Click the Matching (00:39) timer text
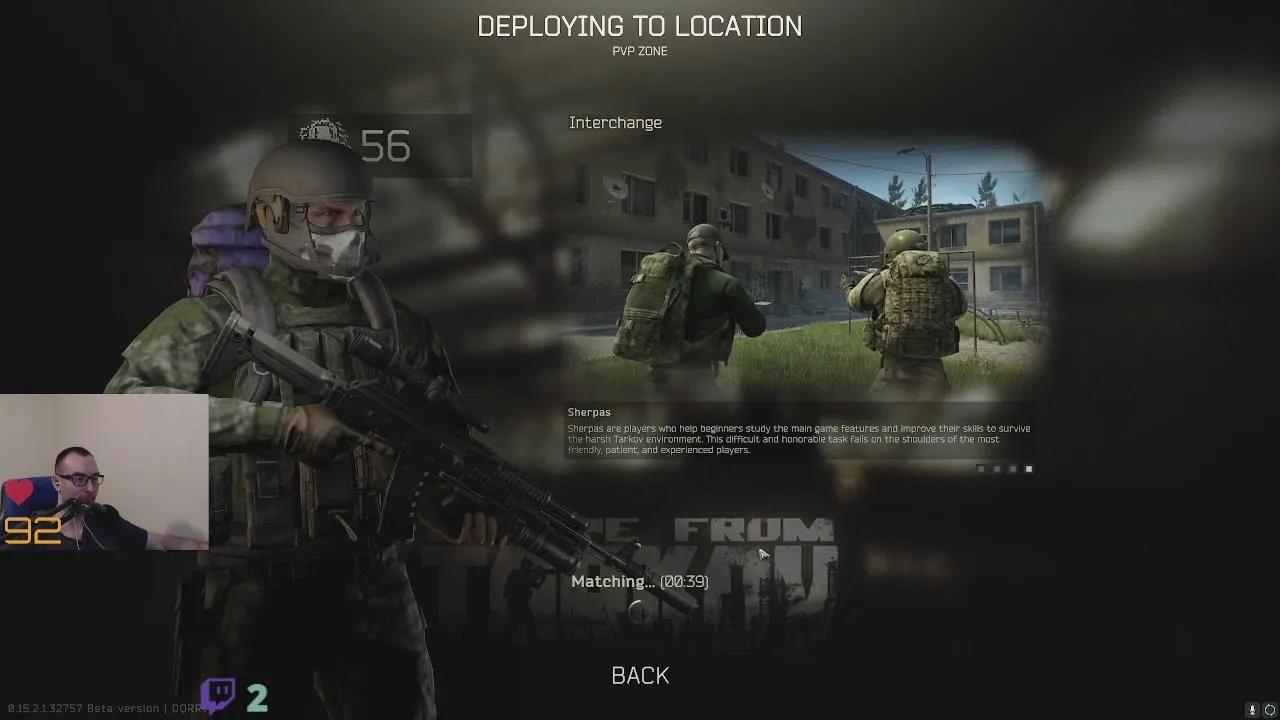Image resolution: width=1280 pixels, height=720 pixels. point(639,581)
